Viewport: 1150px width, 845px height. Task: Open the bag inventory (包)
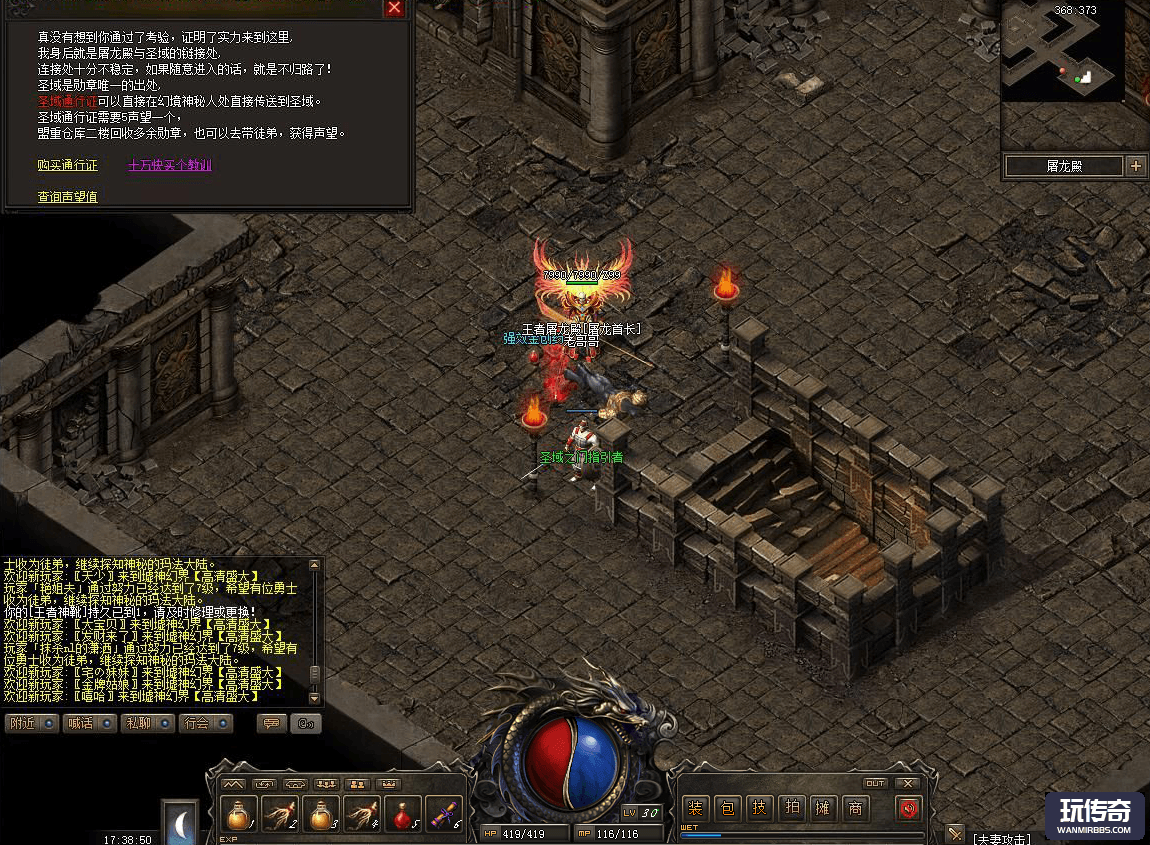[727, 808]
